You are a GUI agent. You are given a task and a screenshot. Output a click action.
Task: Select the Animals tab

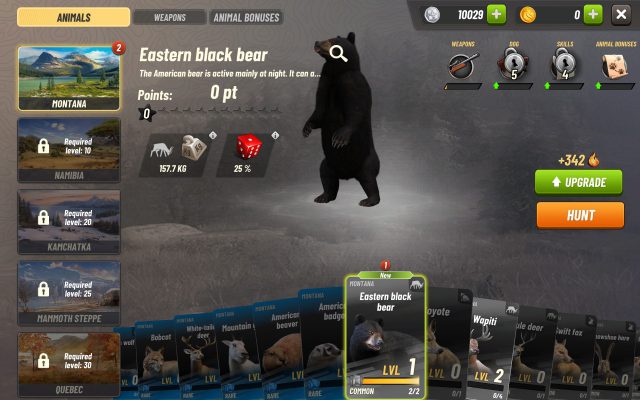(x=74, y=17)
